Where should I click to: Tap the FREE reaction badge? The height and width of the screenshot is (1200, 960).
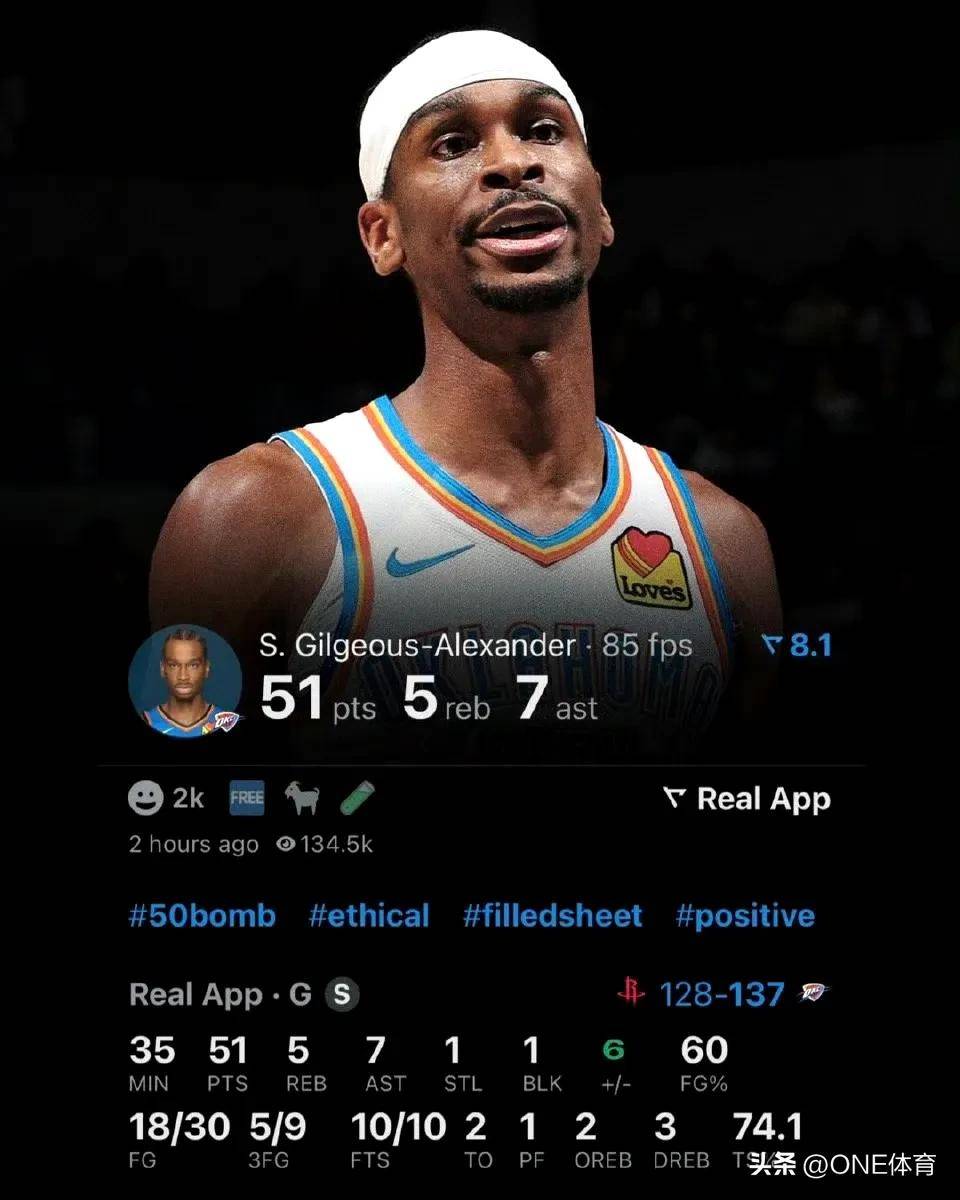(247, 798)
